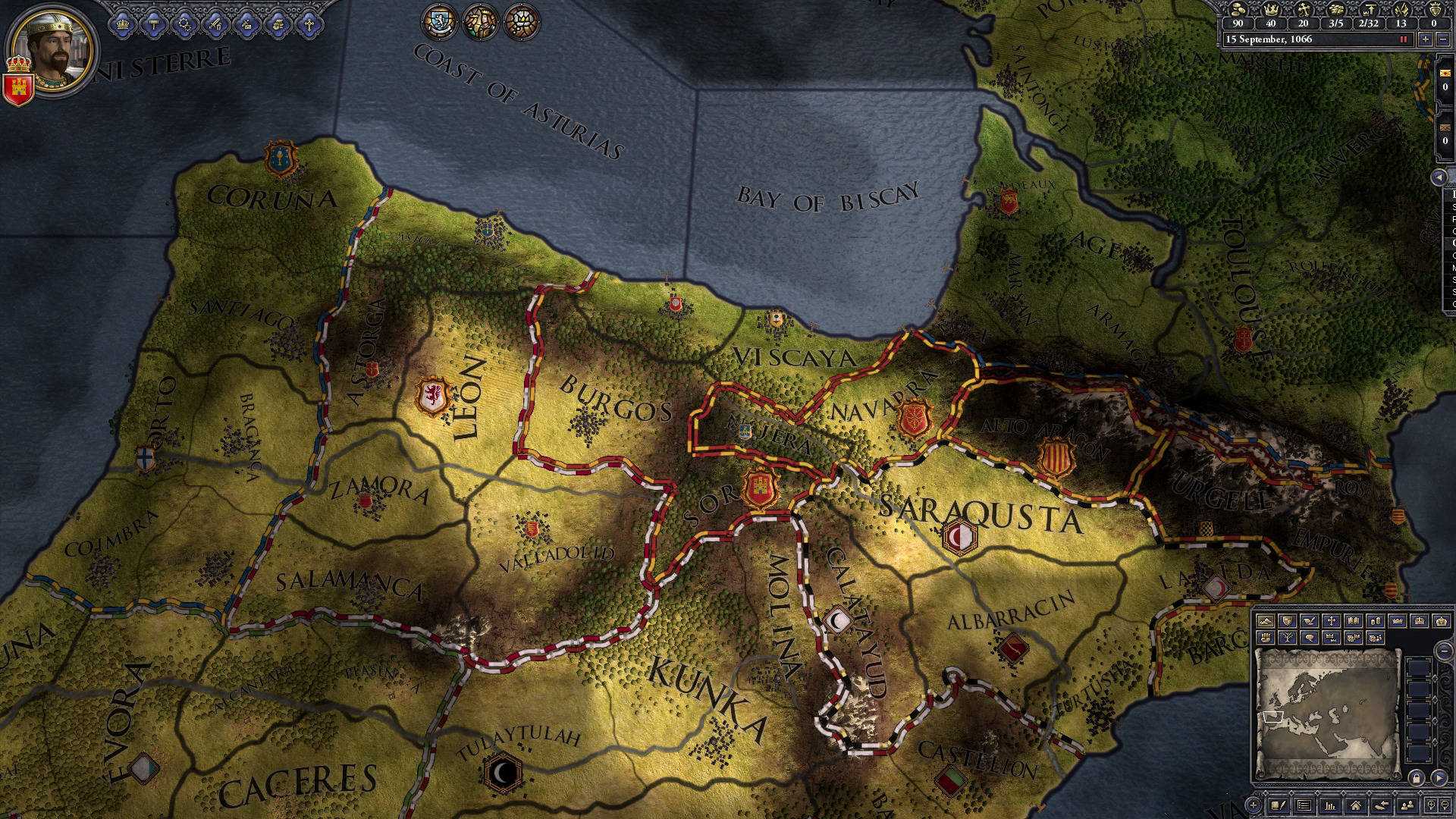Image resolution: width=1456 pixels, height=819 pixels.
Task: Open the leftmost stained-glass shield menu
Action: (x=439, y=21)
